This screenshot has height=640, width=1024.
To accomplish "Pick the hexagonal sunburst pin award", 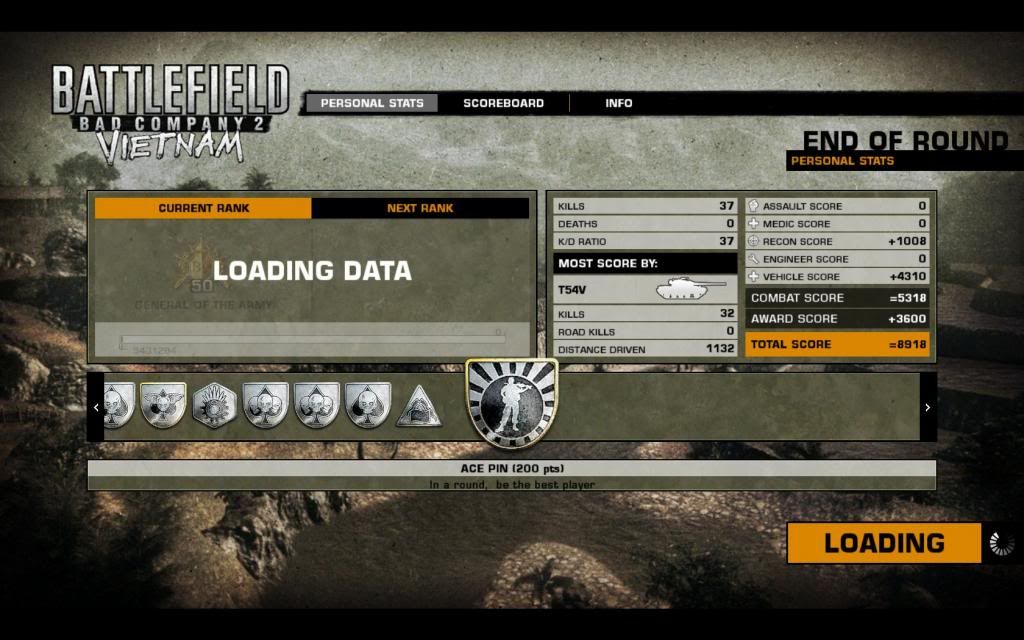I will (213, 406).
